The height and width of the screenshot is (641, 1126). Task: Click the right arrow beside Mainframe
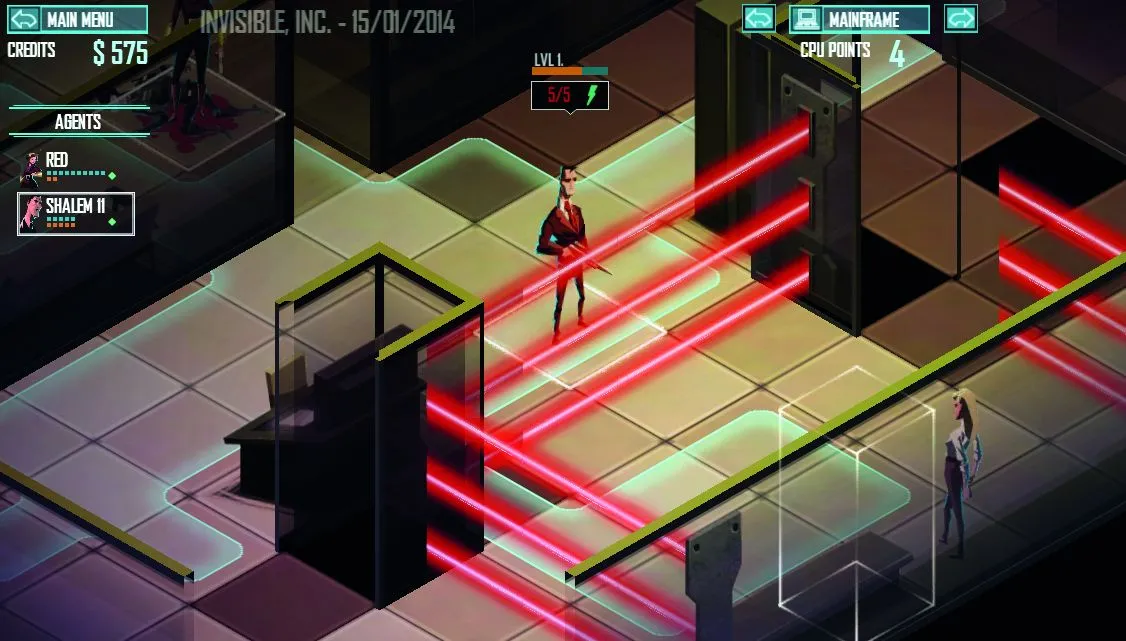click(x=960, y=19)
